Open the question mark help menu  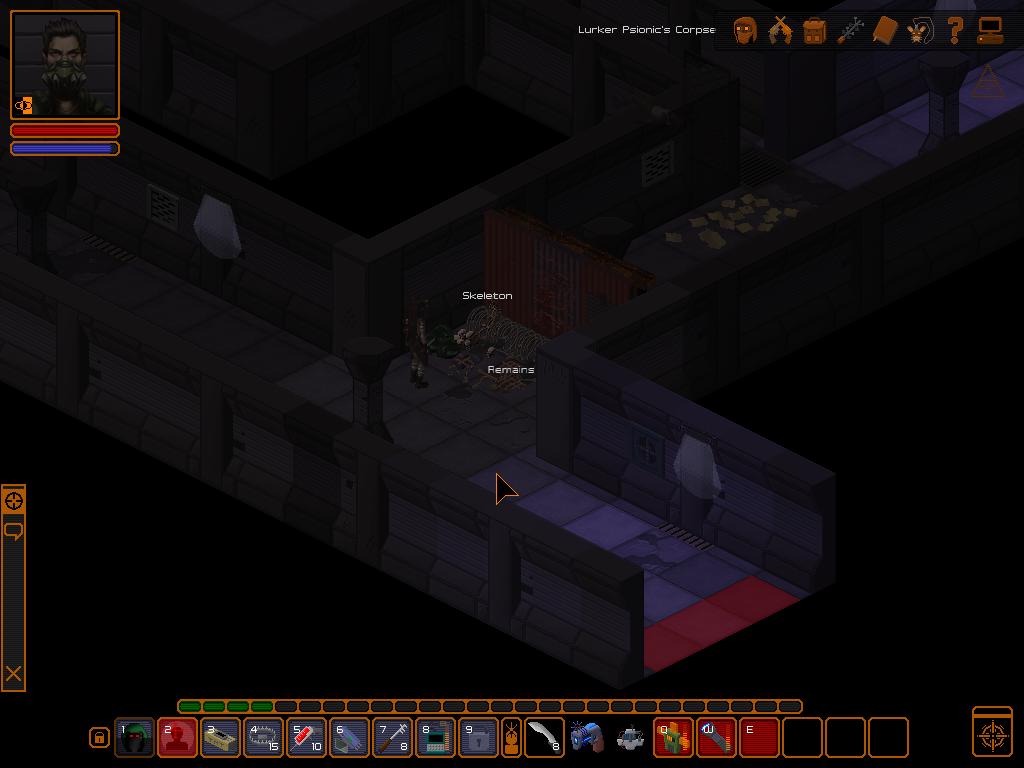pyautogui.click(x=955, y=30)
